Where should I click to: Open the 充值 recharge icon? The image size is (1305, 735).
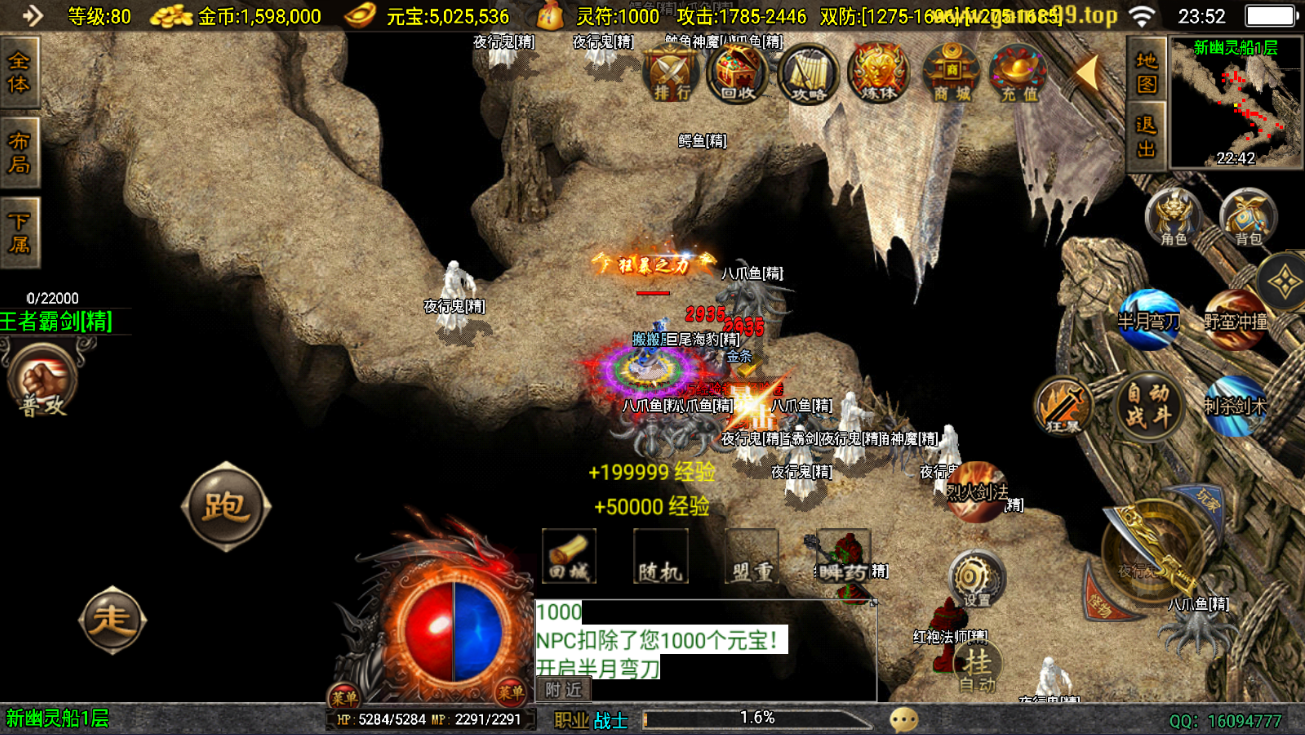1018,72
